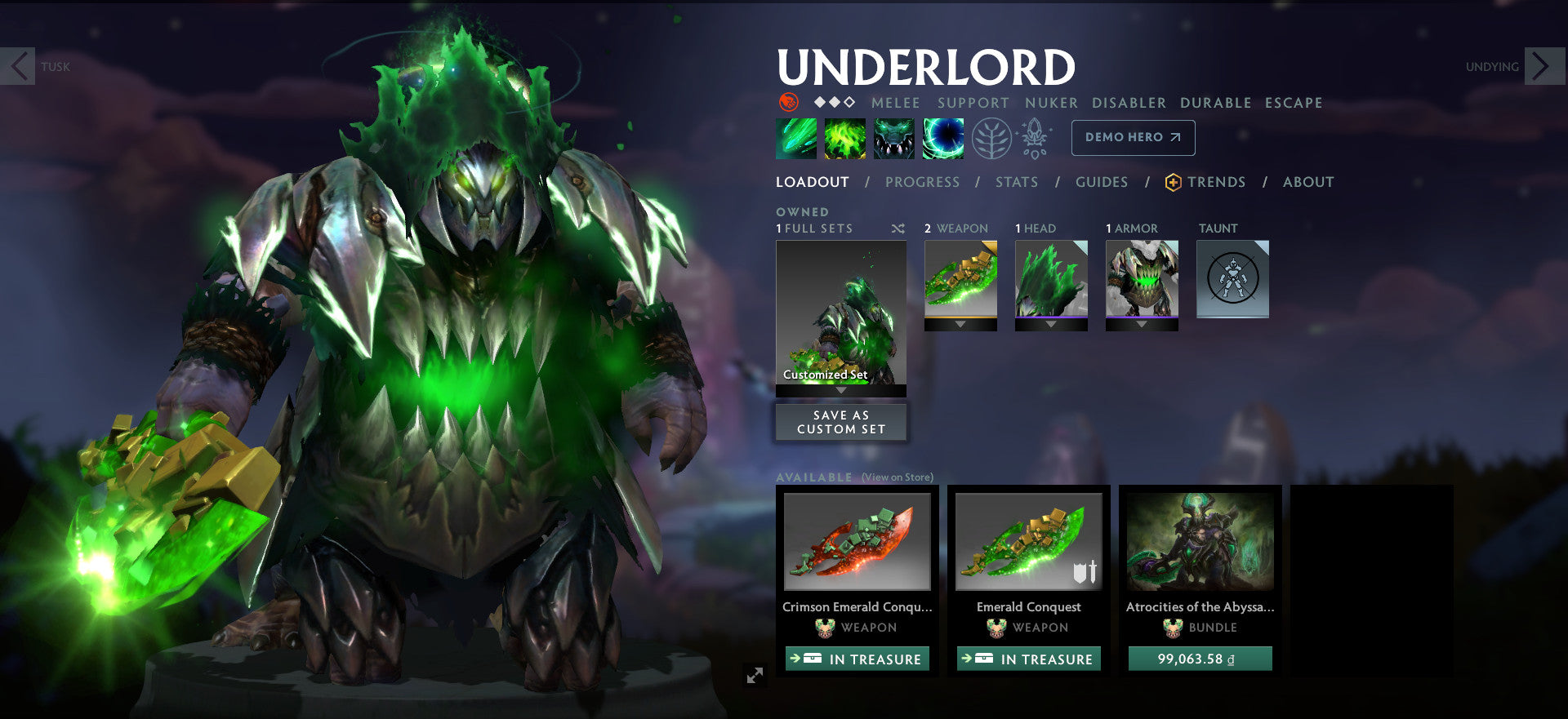Expand the Weapon slot dropdown arrow
Viewport: 1568px width, 719px height.
tap(960, 325)
